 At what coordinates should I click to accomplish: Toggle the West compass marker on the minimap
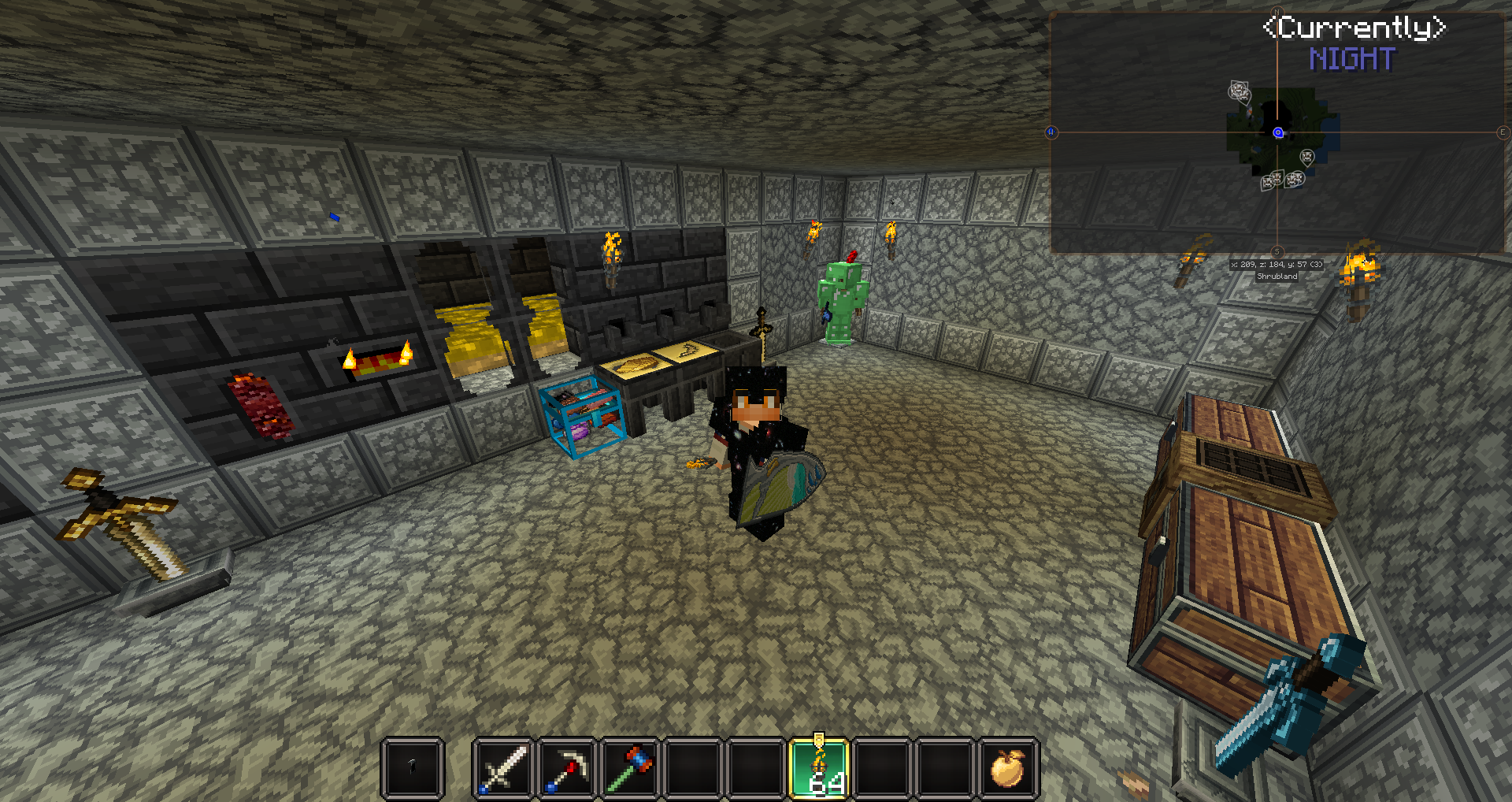click(x=1051, y=132)
